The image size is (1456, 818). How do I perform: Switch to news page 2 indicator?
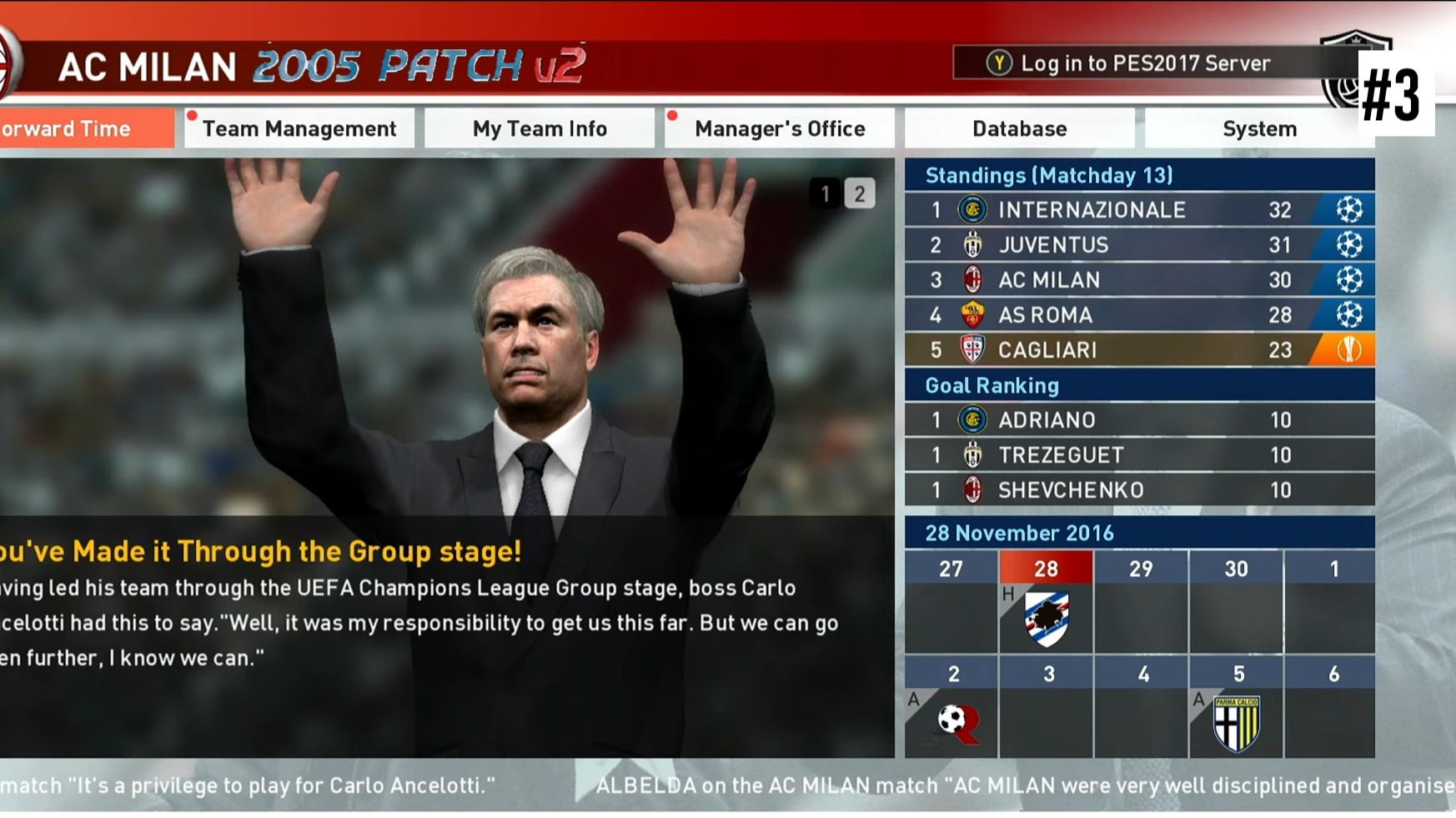[x=860, y=193]
